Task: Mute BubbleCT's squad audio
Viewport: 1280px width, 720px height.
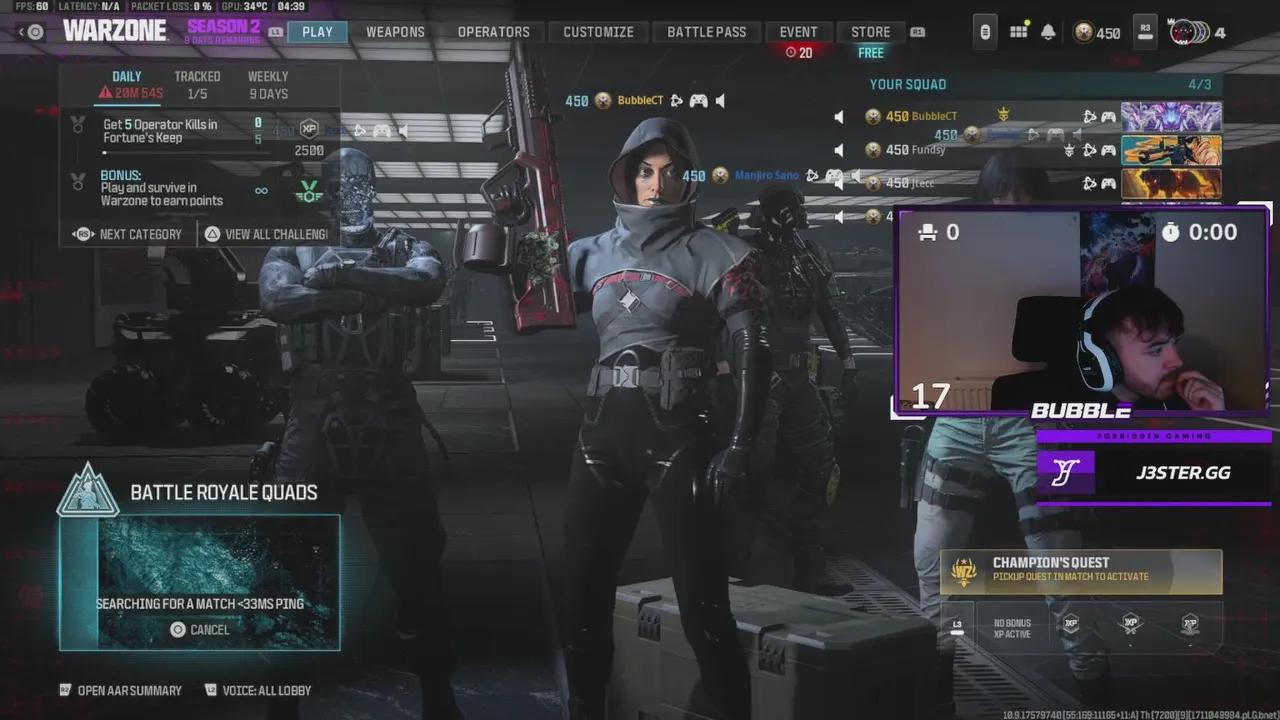Action: [840, 114]
